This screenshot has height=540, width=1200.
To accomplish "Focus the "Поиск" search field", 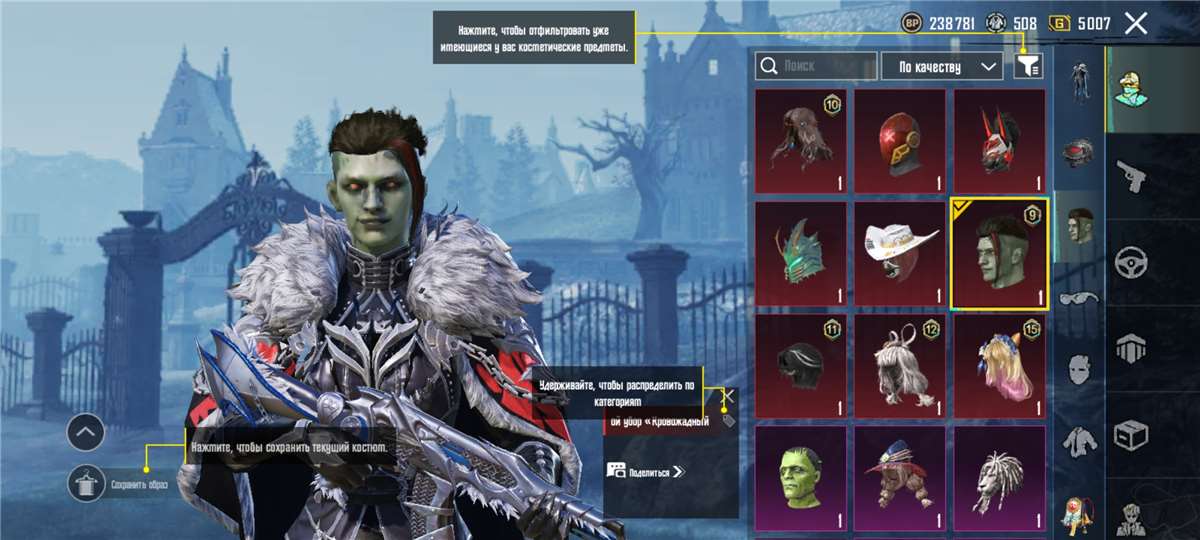I will tap(815, 66).
